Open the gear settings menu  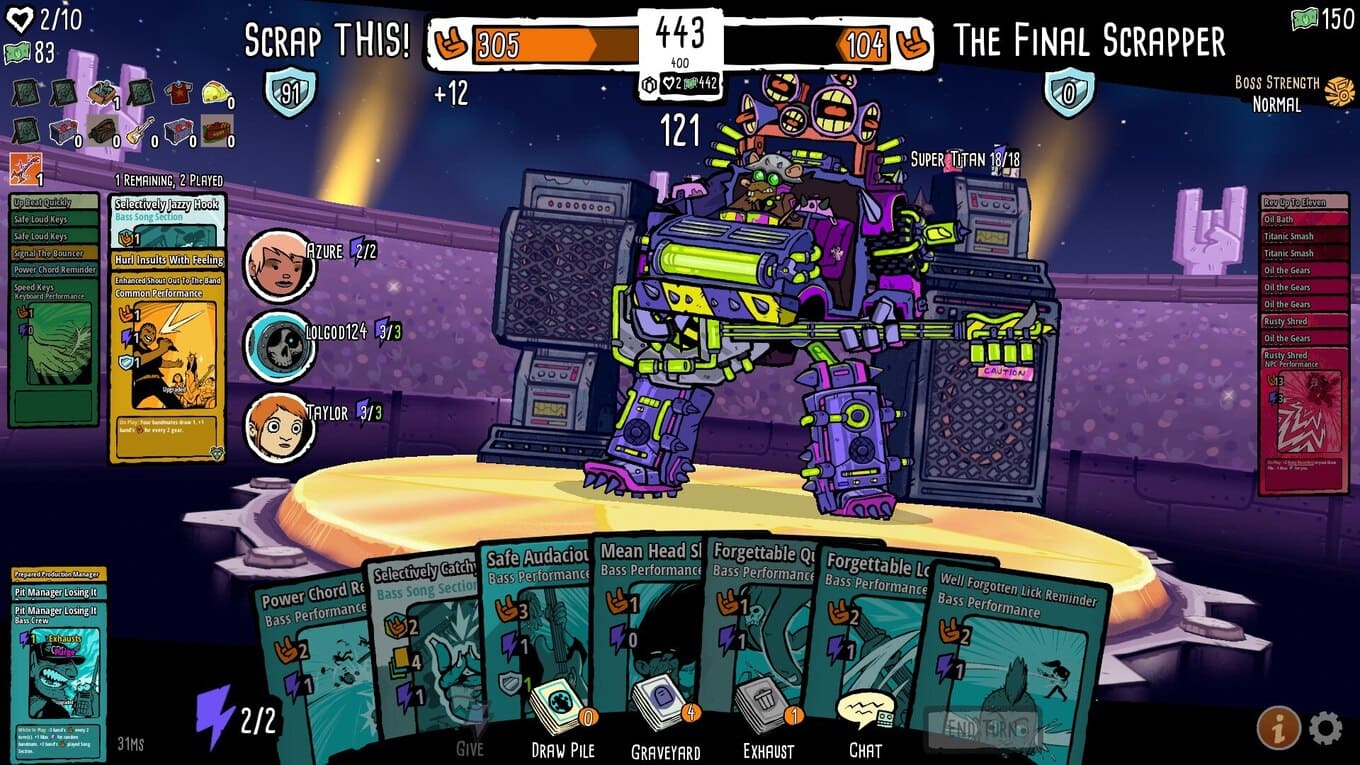coord(1325,728)
